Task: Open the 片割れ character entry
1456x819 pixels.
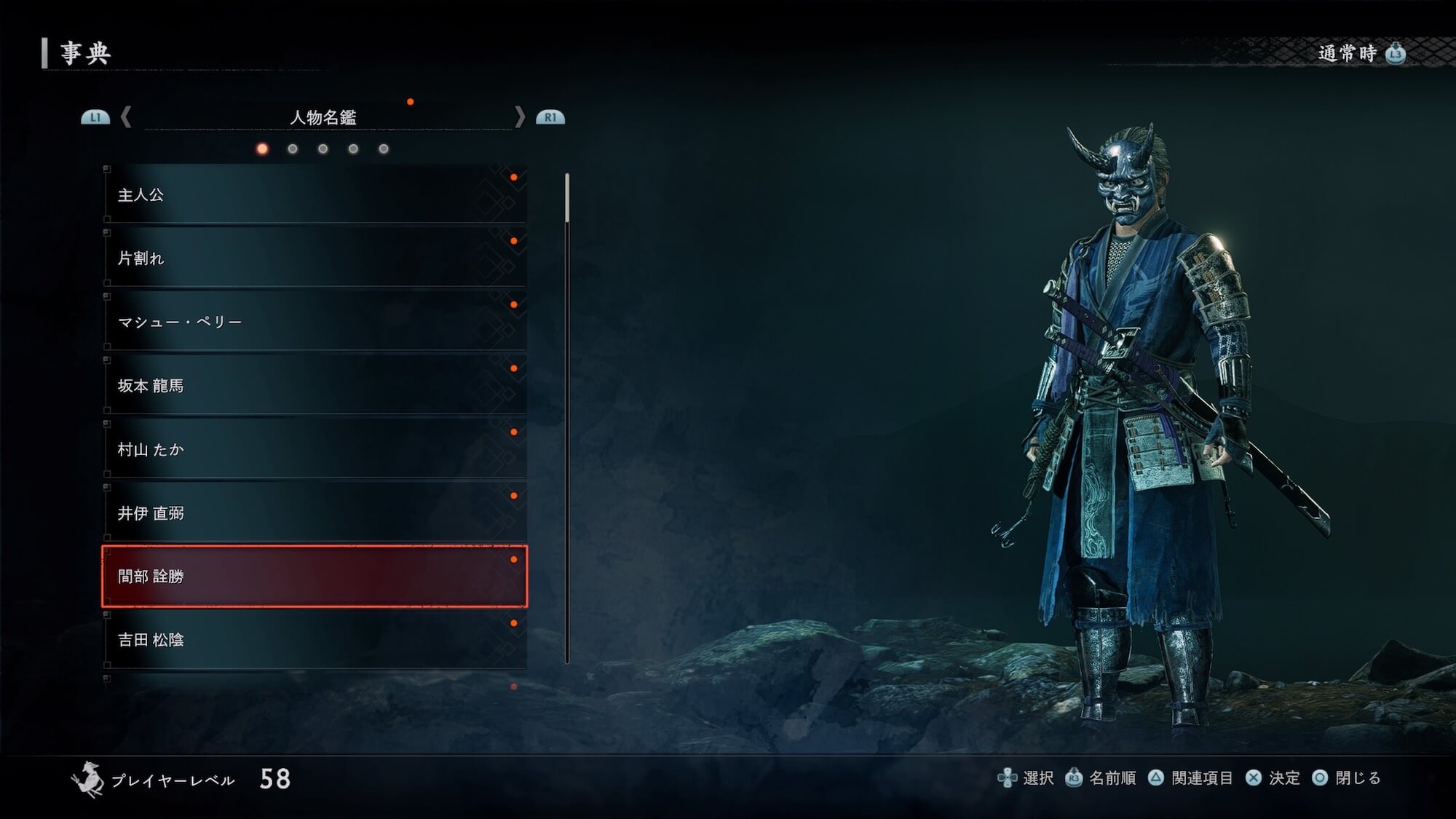Action: coord(314,258)
